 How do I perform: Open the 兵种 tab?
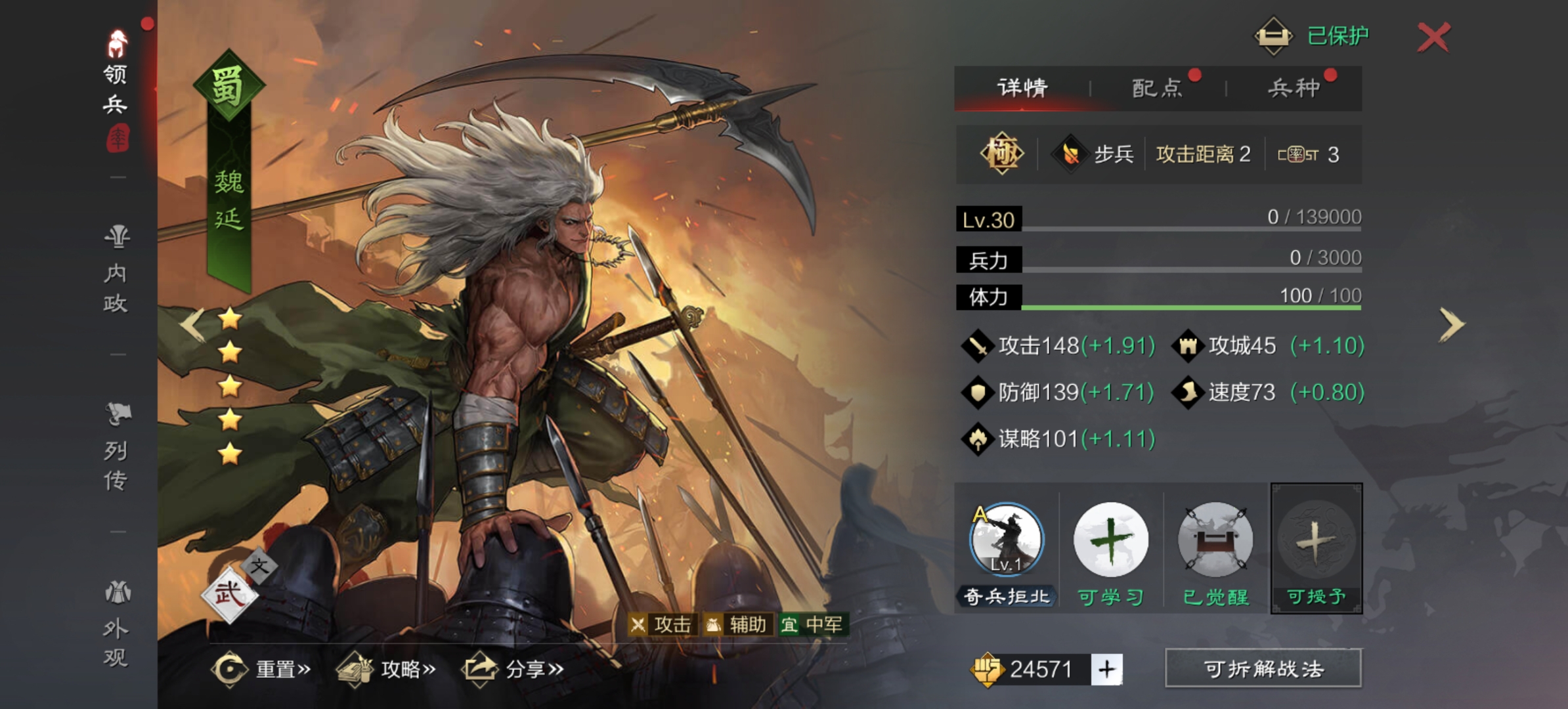1294,88
